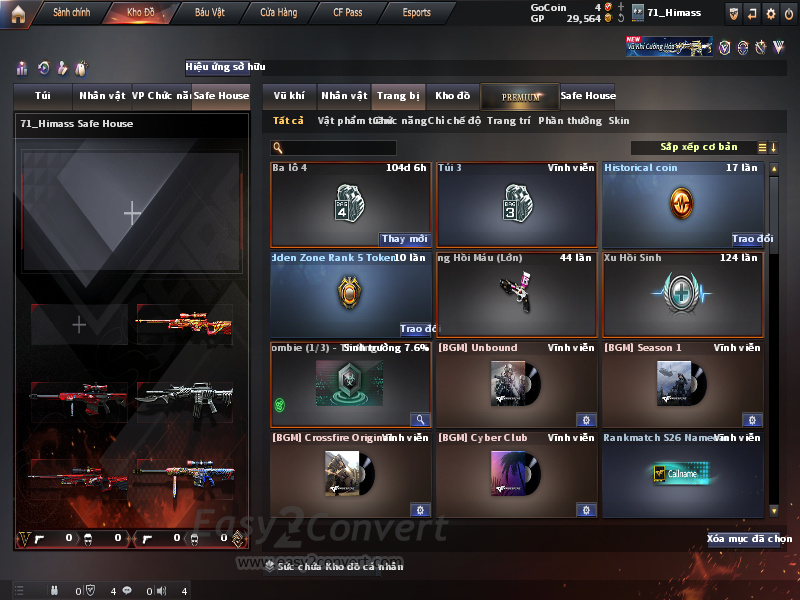Screen dimensions: 800x600
Task: Open the Báu Vật tab
Action: pyautogui.click(x=210, y=13)
